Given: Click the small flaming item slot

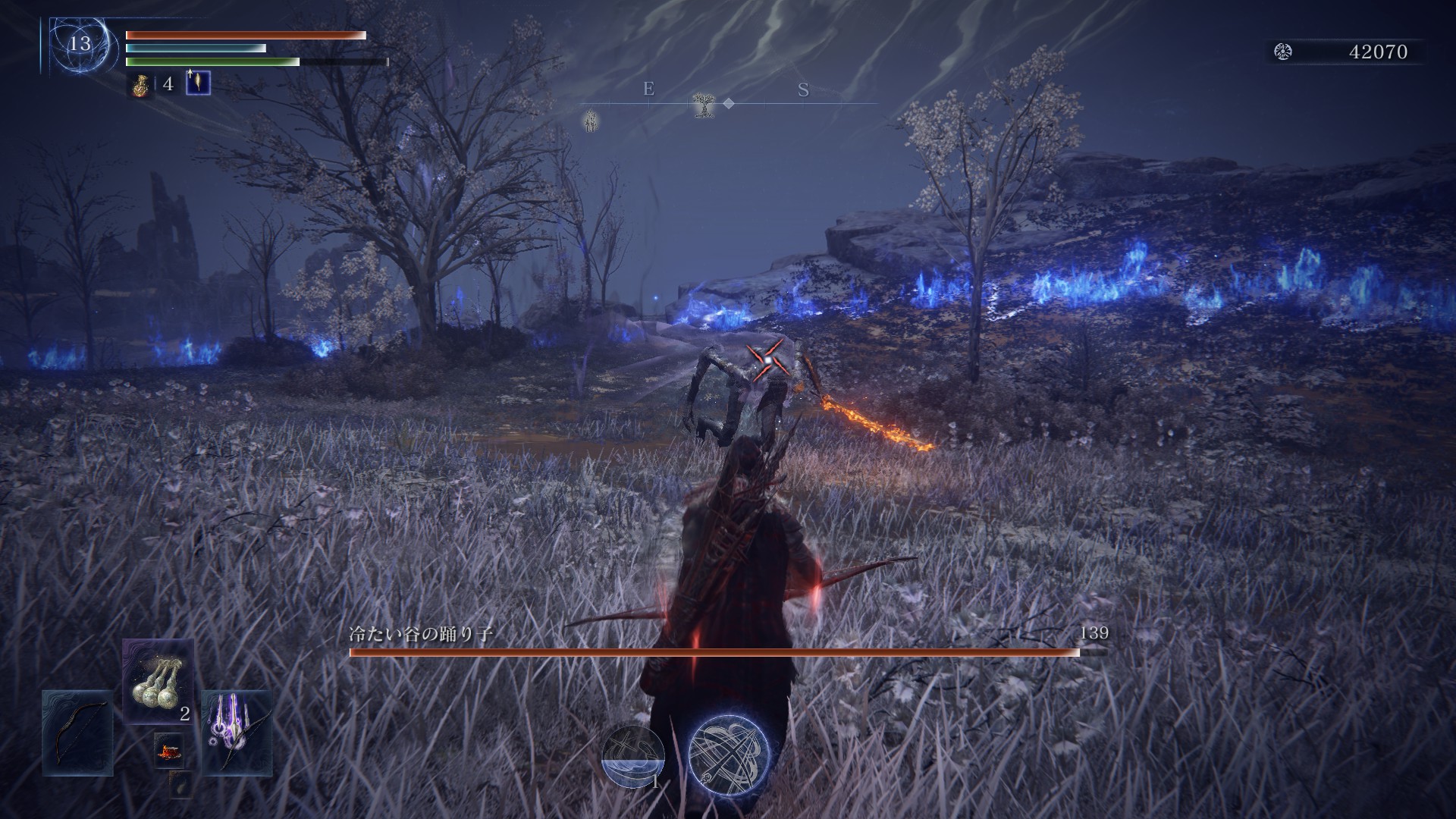Looking at the screenshot, I should (168, 751).
